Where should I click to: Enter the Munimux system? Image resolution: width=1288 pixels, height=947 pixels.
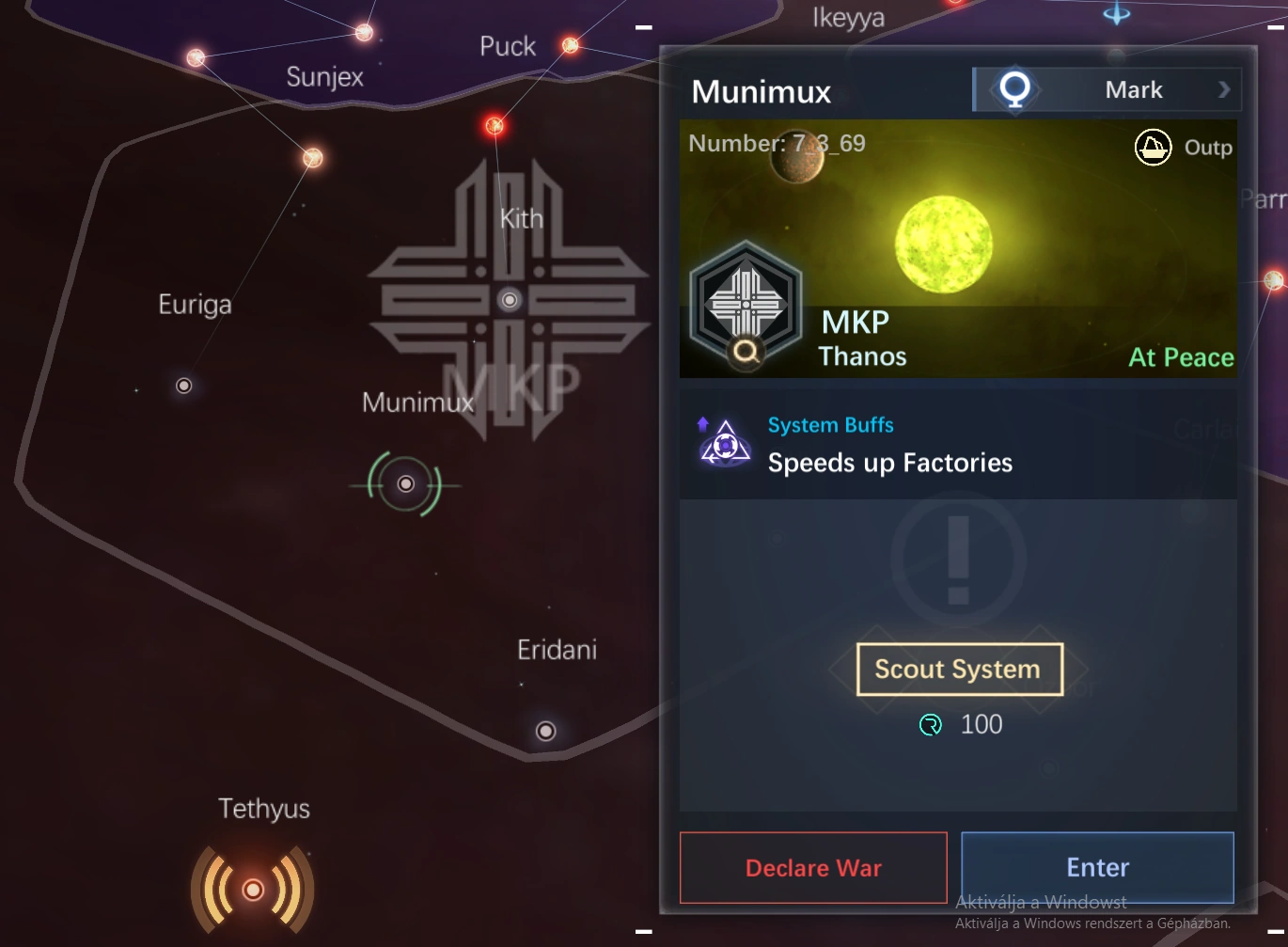coord(1097,867)
